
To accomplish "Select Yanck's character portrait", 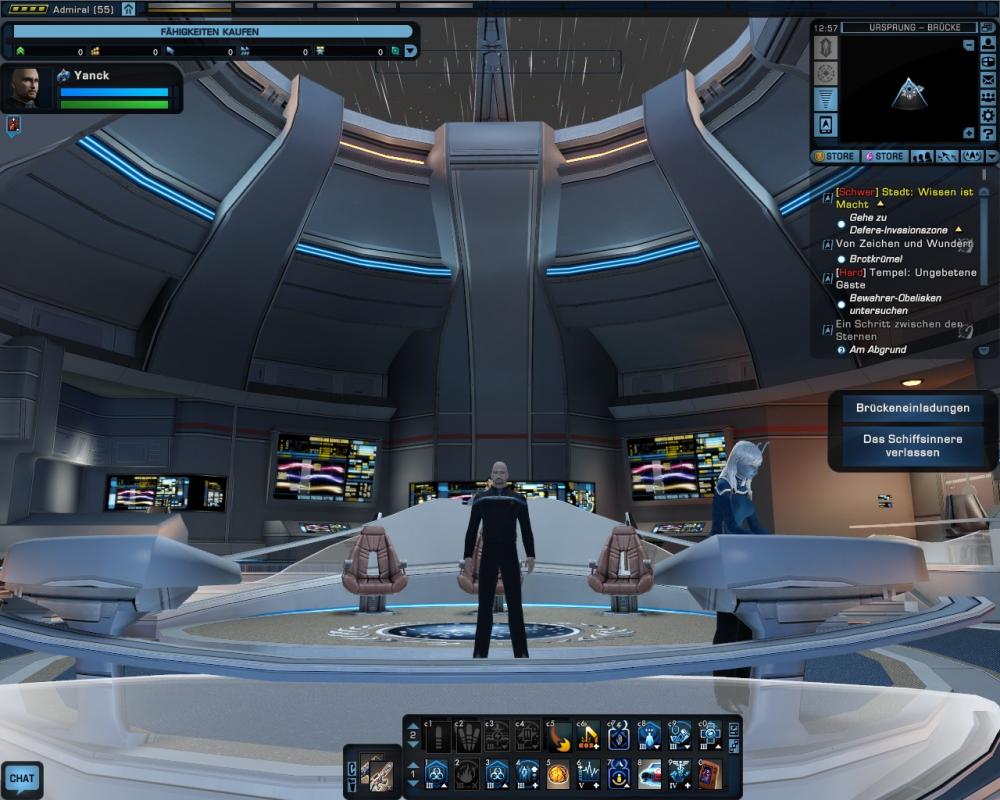I will pyautogui.click(x=26, y=88).
